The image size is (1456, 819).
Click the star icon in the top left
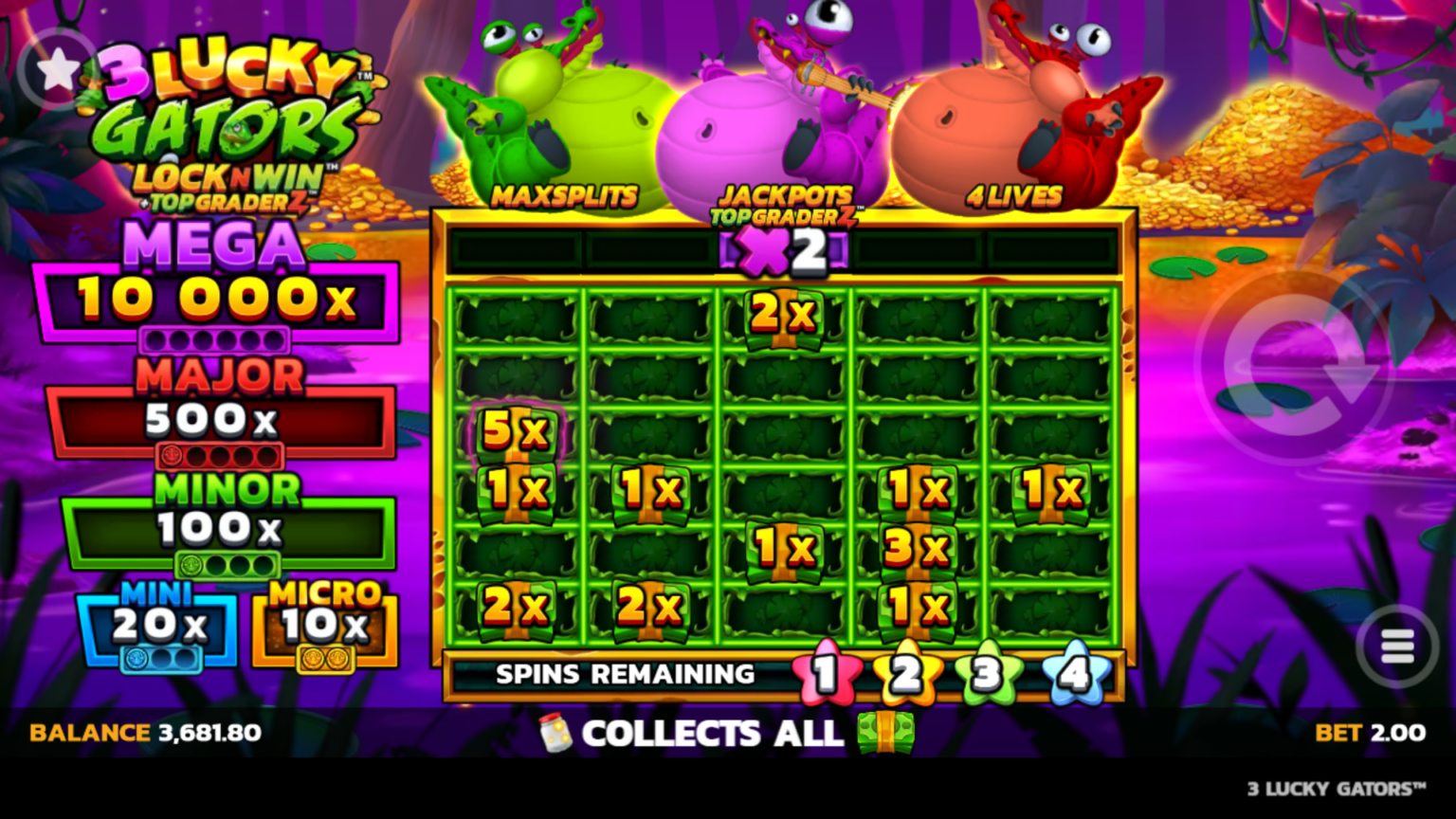tap(57, 68)
